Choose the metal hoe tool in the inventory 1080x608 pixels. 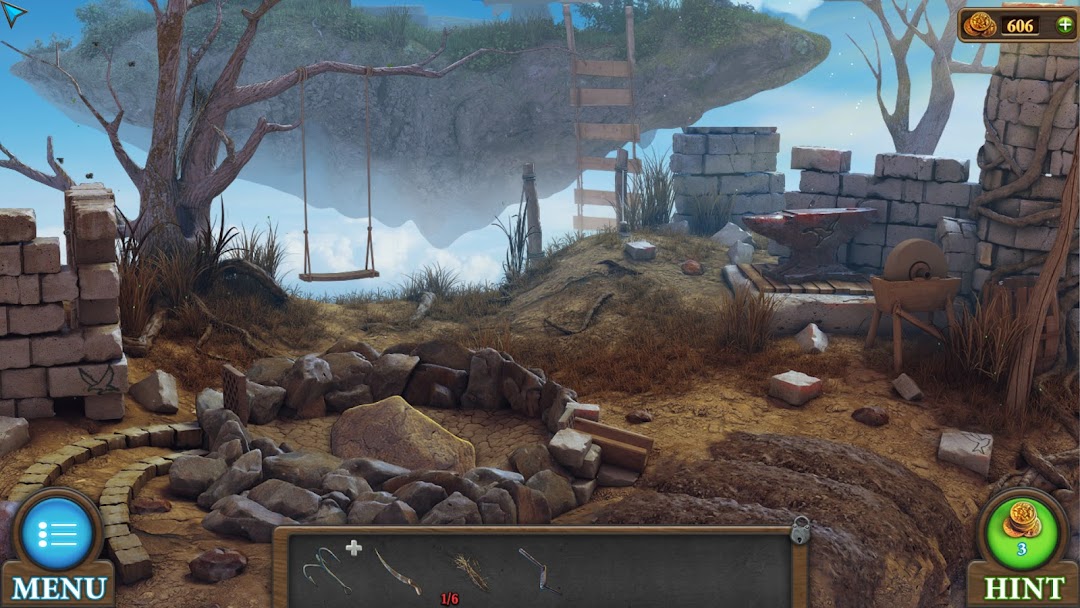(x=539, y=570)
